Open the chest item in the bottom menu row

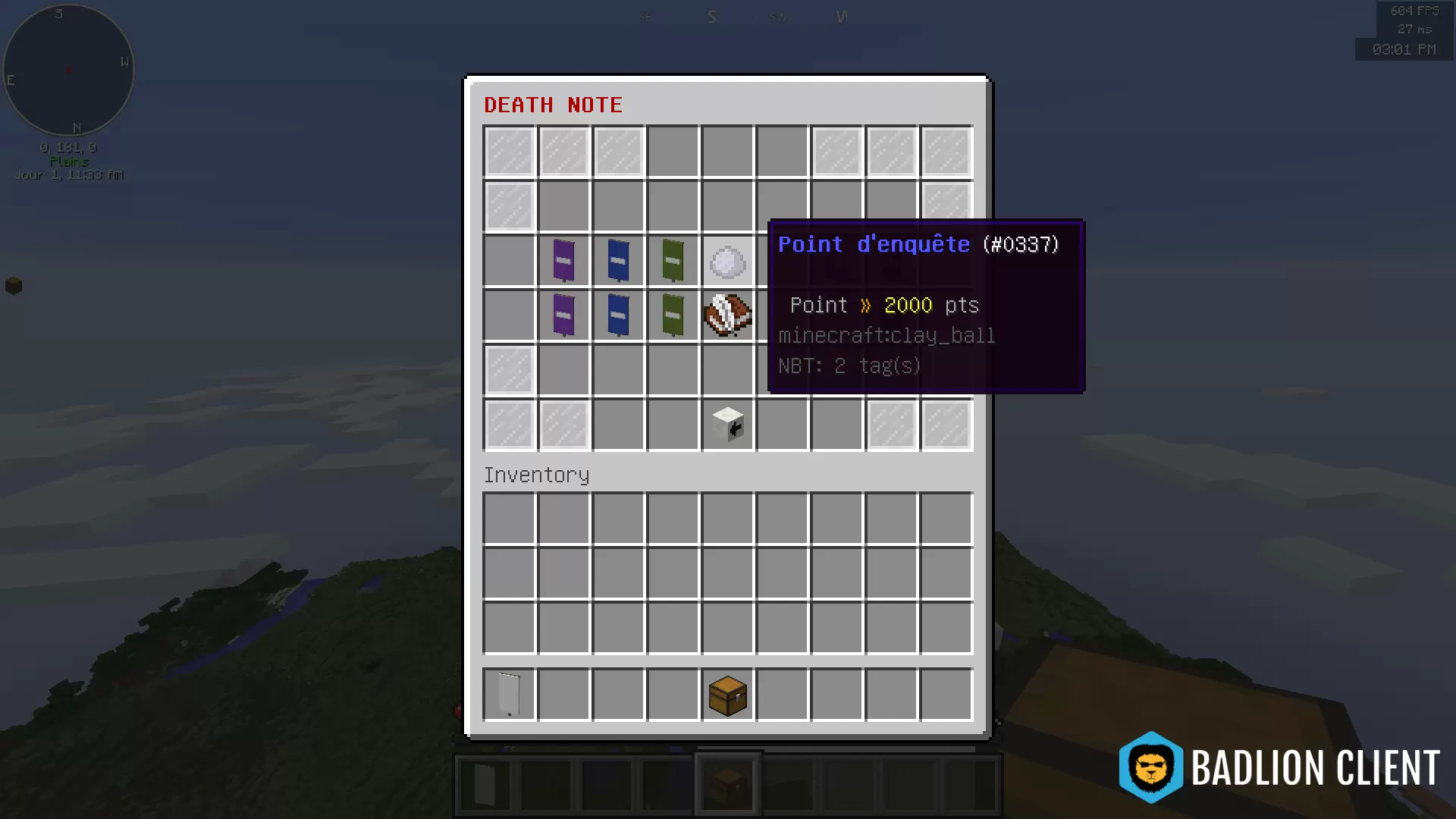point(727,695)
